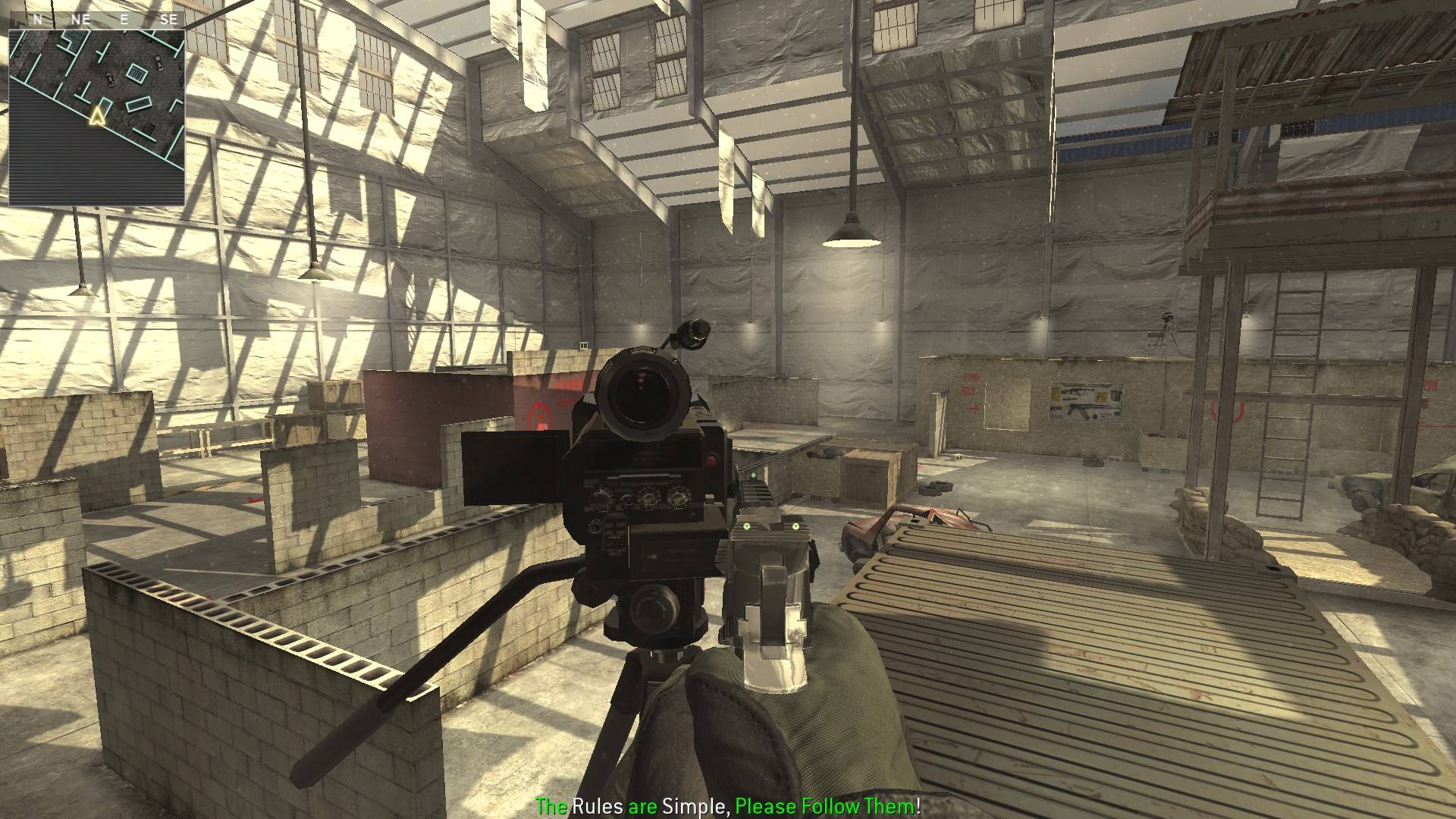The image size is (1456, 819).
Task: Click the compass strip above the minimap
Action: [96, 20]
